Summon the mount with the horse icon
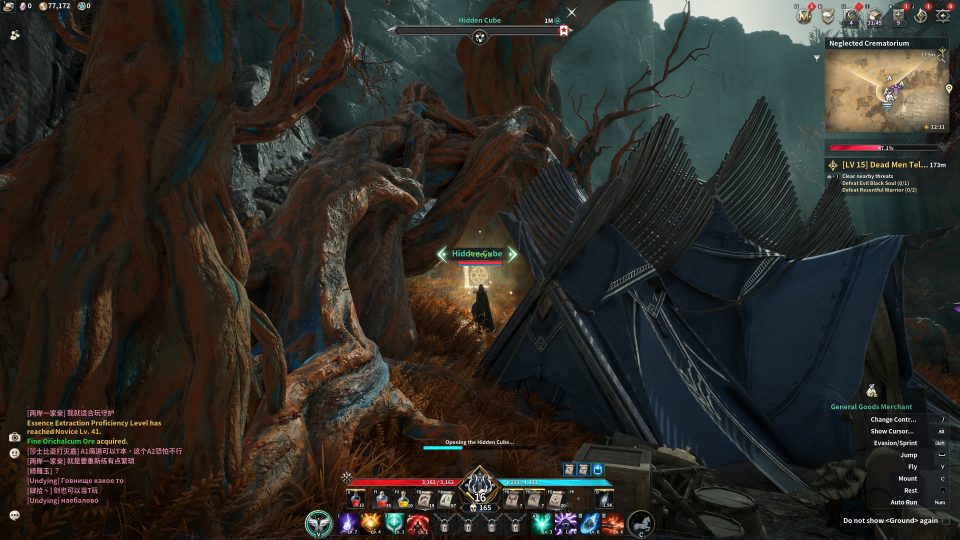960x540 pixels. coord(641,523)
